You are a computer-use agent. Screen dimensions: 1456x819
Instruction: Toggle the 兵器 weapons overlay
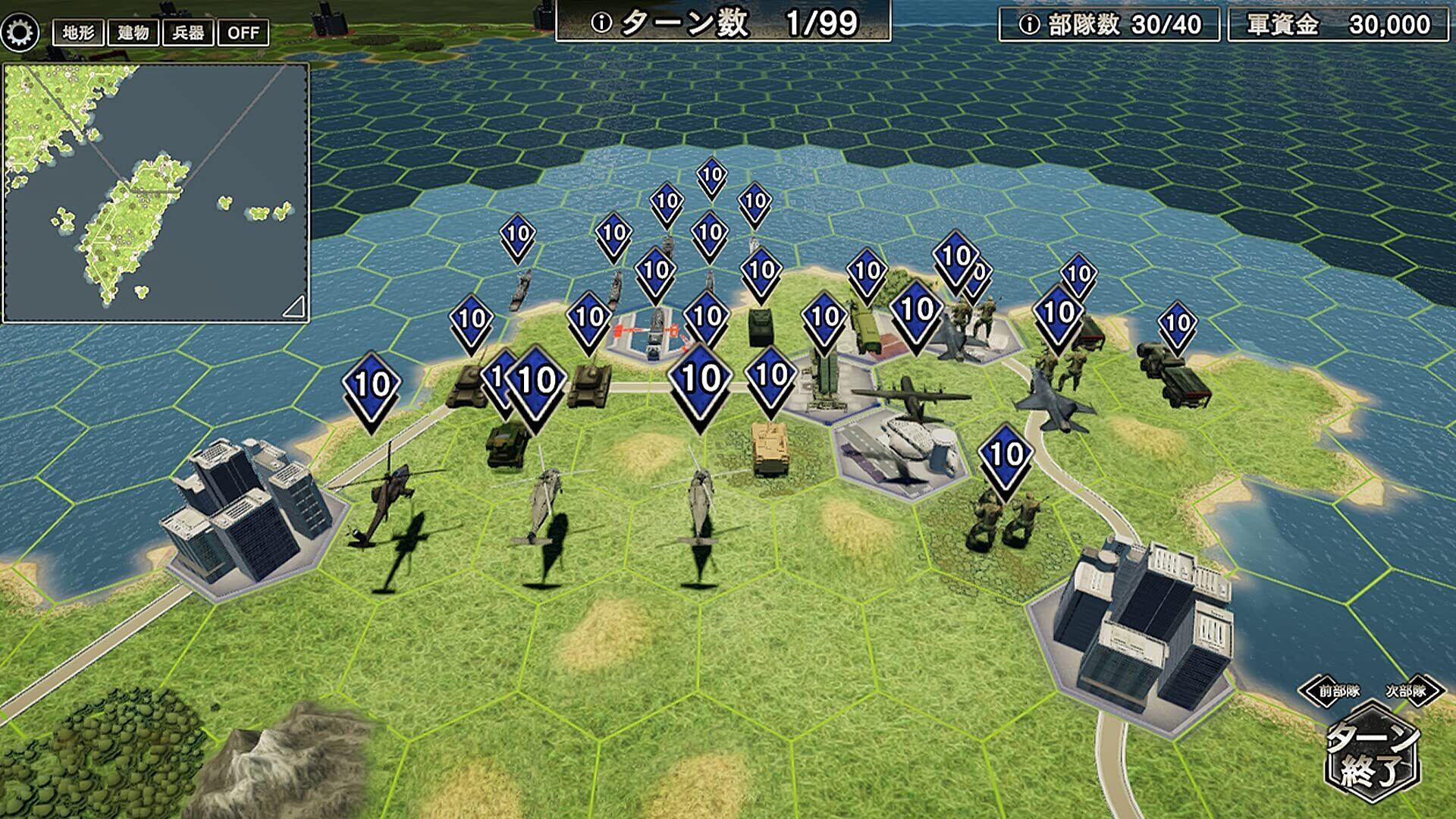tap(188, 33)
